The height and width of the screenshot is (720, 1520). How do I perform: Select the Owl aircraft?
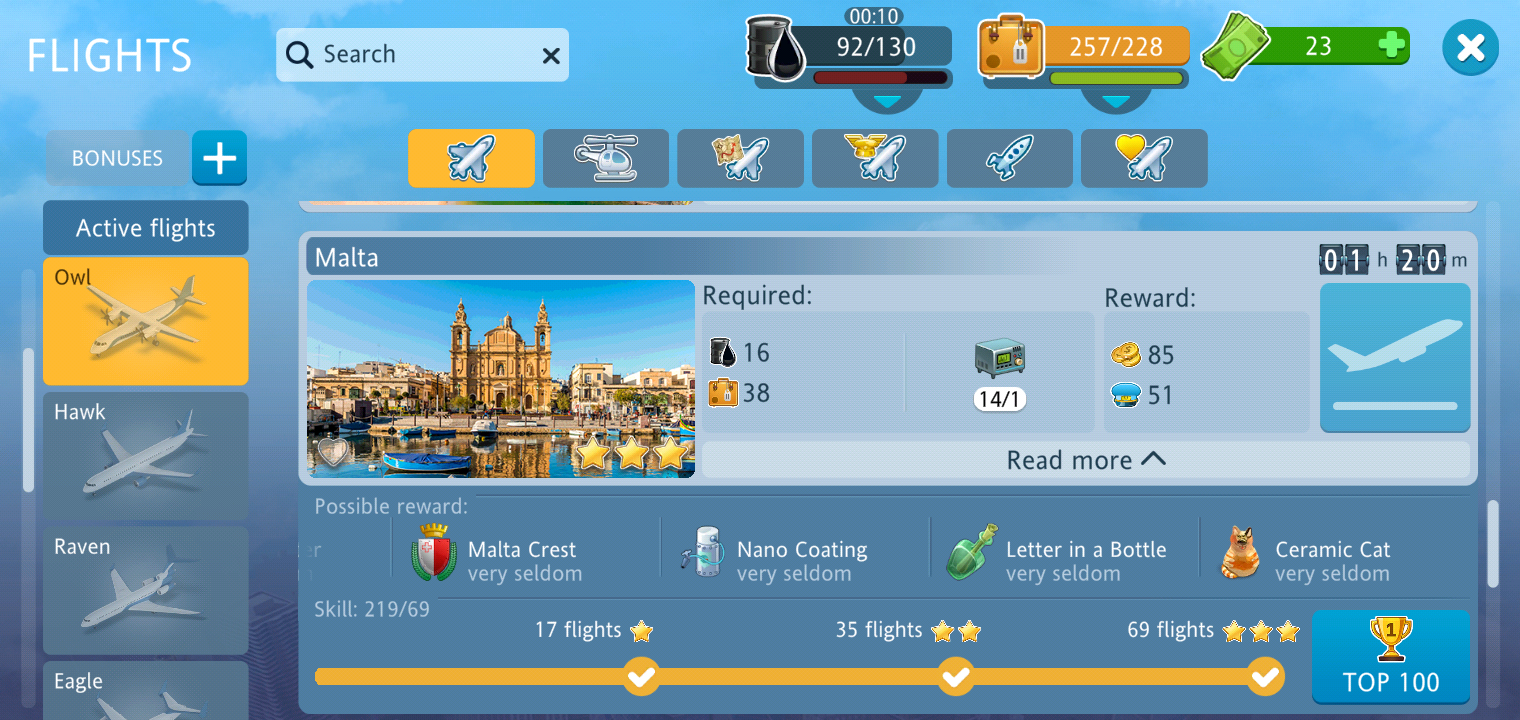click(146, 321)
